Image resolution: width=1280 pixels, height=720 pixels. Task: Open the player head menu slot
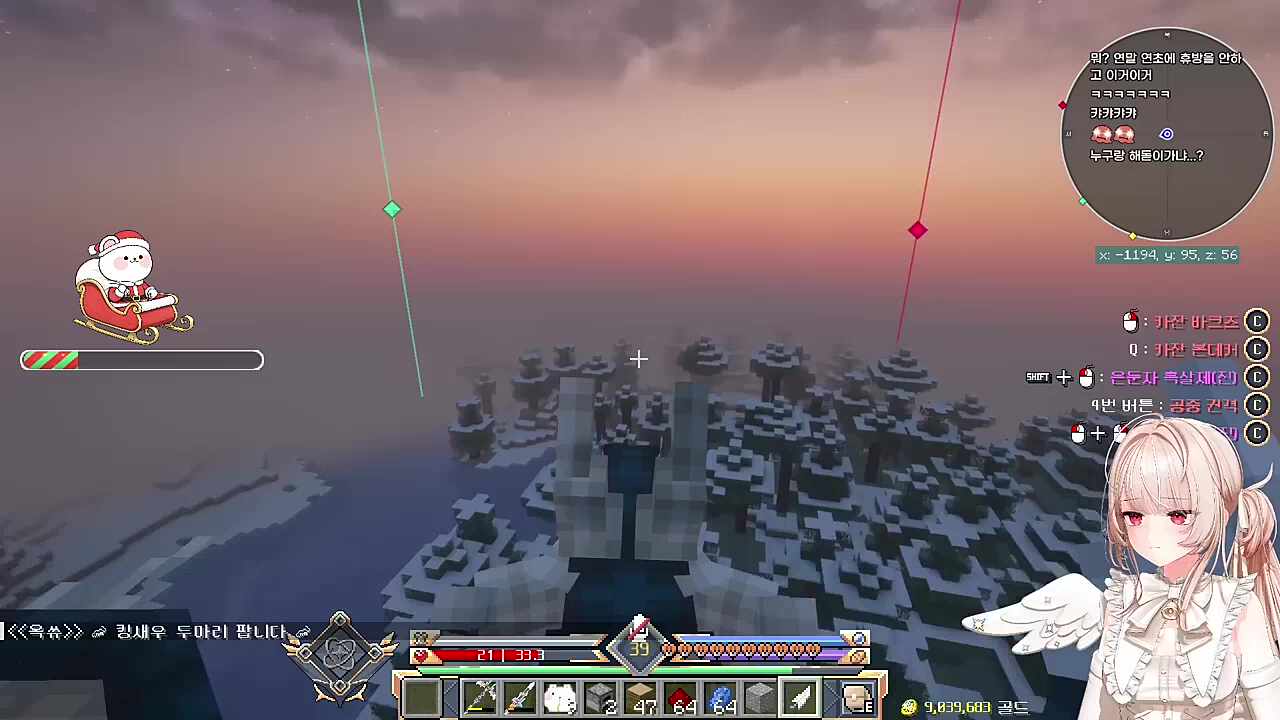(x=856, y=696)
